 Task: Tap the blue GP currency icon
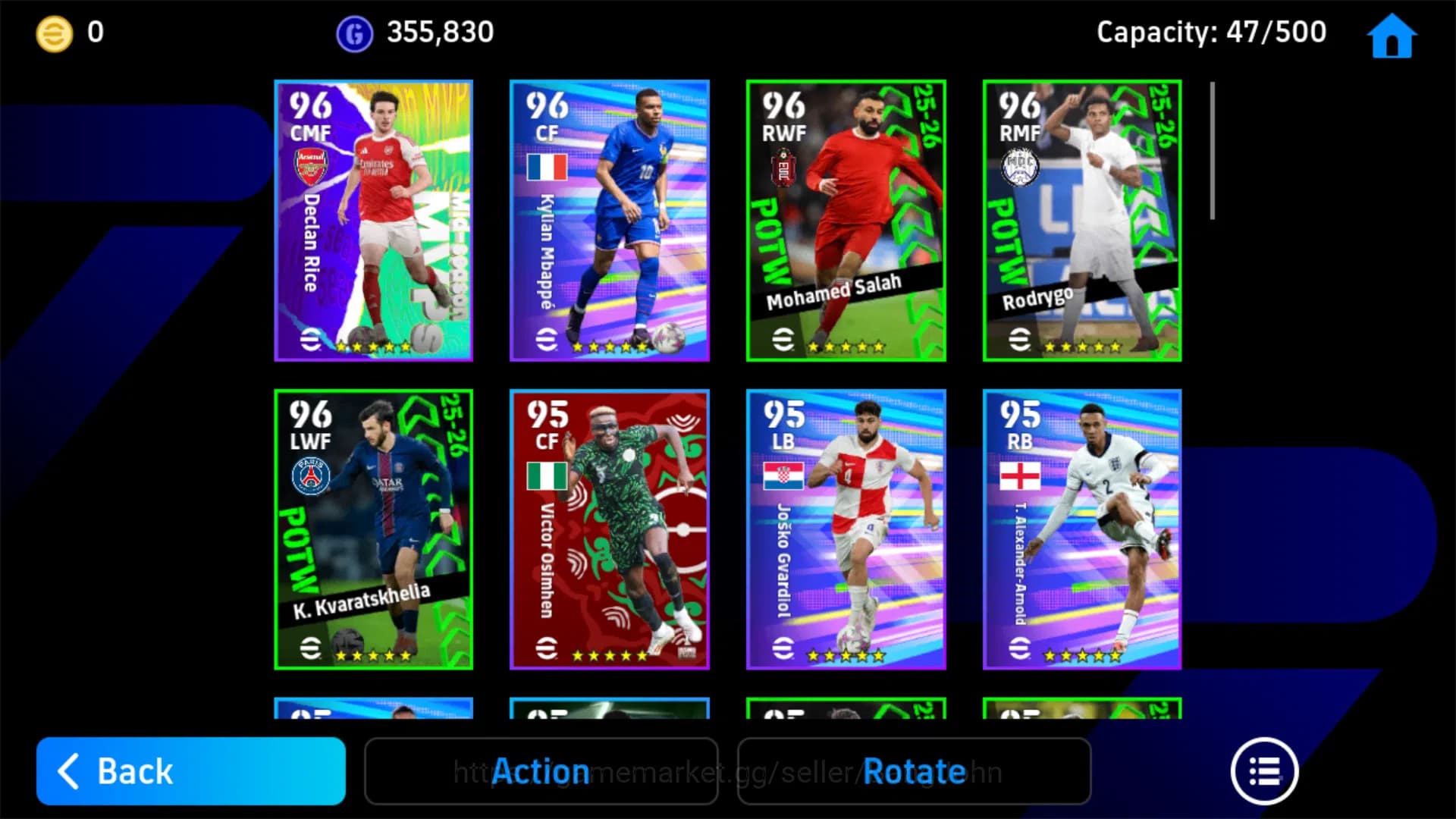point(353,32)
